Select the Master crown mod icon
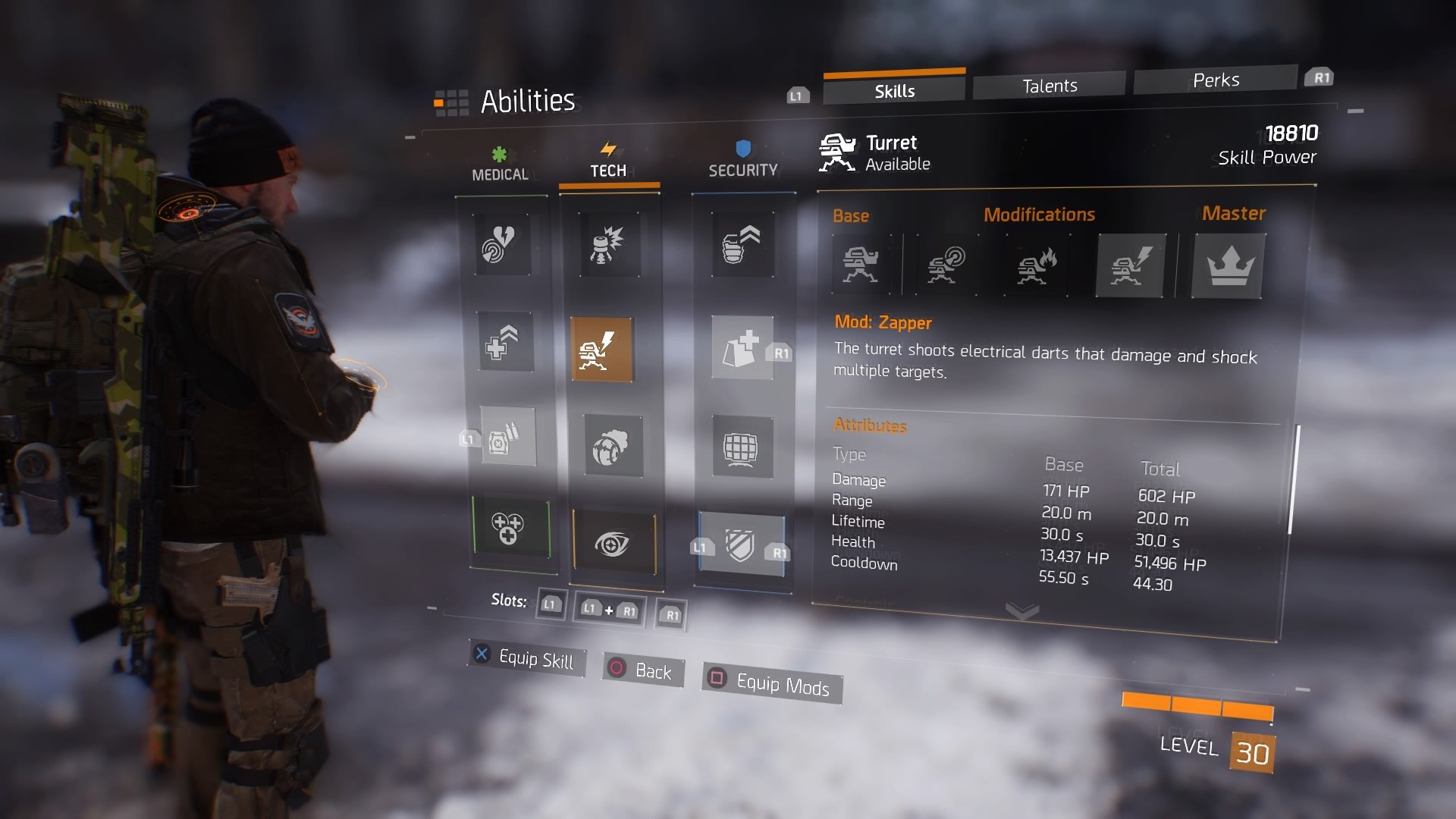1456x819 pixels. [x=1228, y=266]
